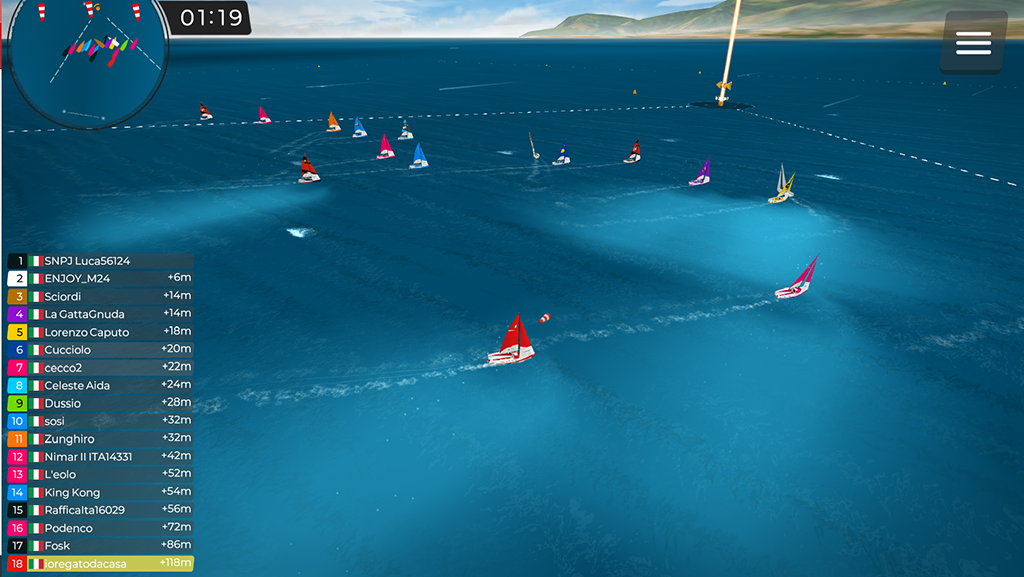Image resolution: width=1024 pixels, height=577 pixels.
Task: Select Nimar II ITA14331 leaderboard row
Action: (100, 457)
